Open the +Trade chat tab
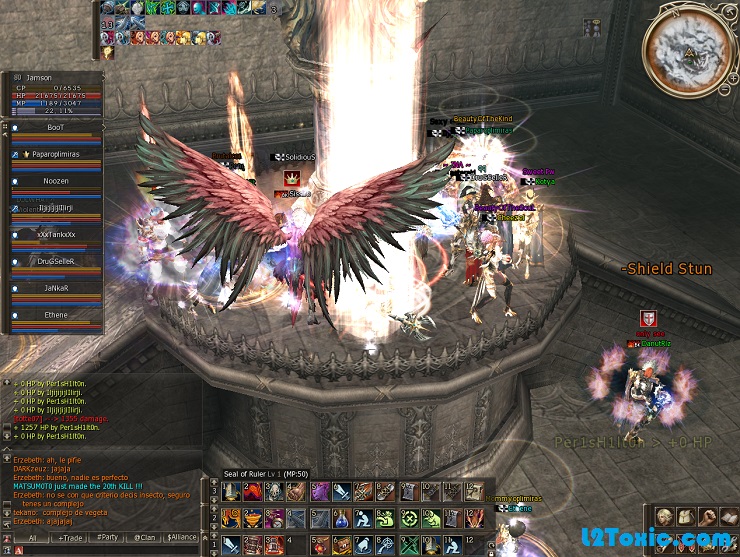 pos(72,538)
